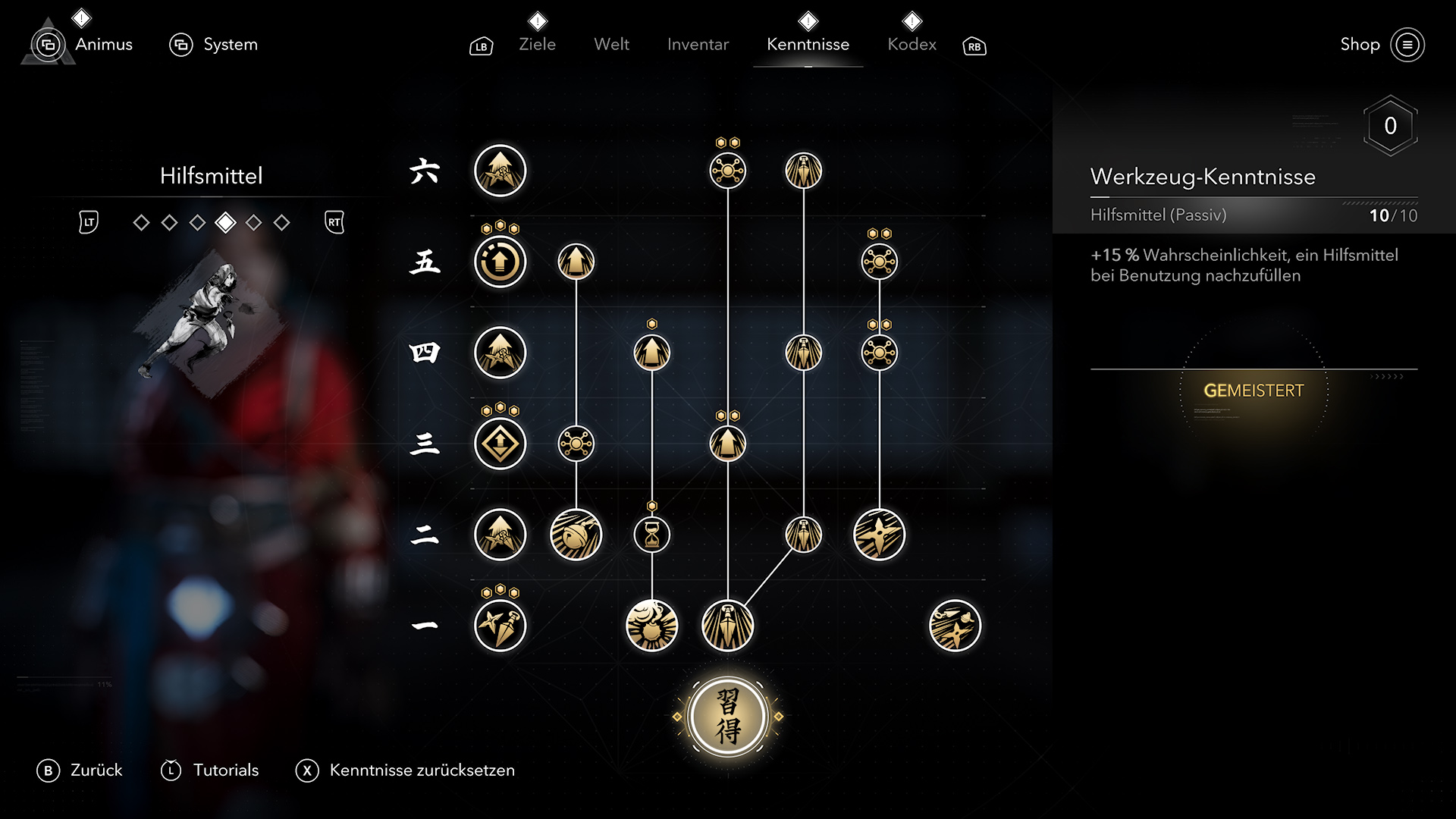Image resolution: width=1456 pixels, height=819 pixels.
Task: Select the kunai and shuriken skill node
Action: tap(500, 626)
